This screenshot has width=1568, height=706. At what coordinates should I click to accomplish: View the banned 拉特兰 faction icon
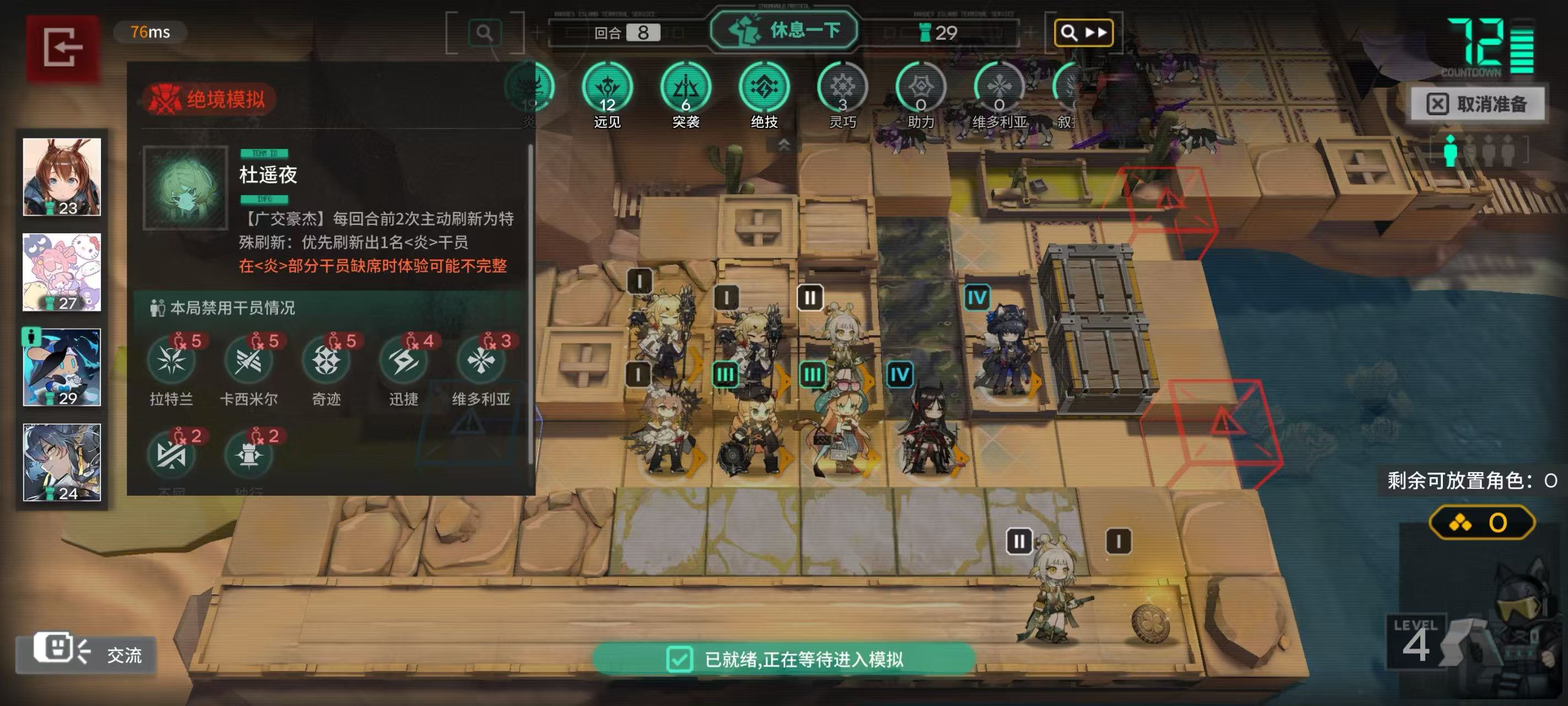(171, 361)
